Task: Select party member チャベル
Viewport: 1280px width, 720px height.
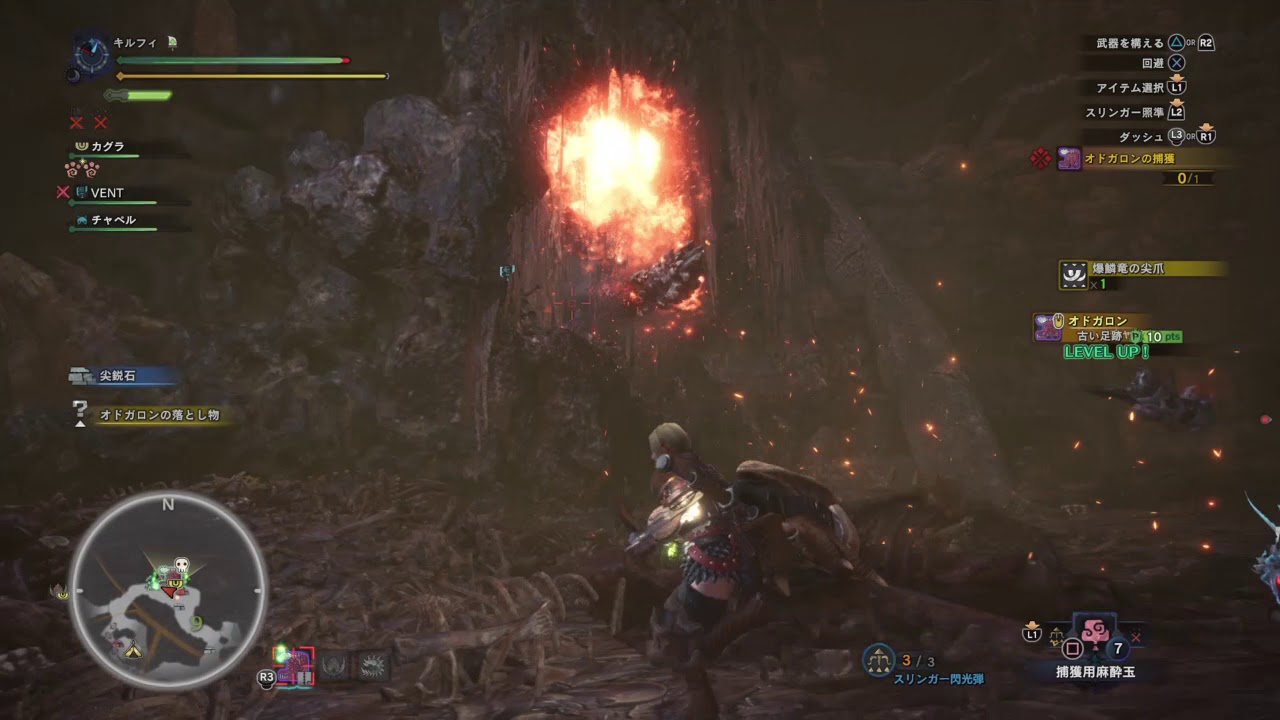Action: 112,220
